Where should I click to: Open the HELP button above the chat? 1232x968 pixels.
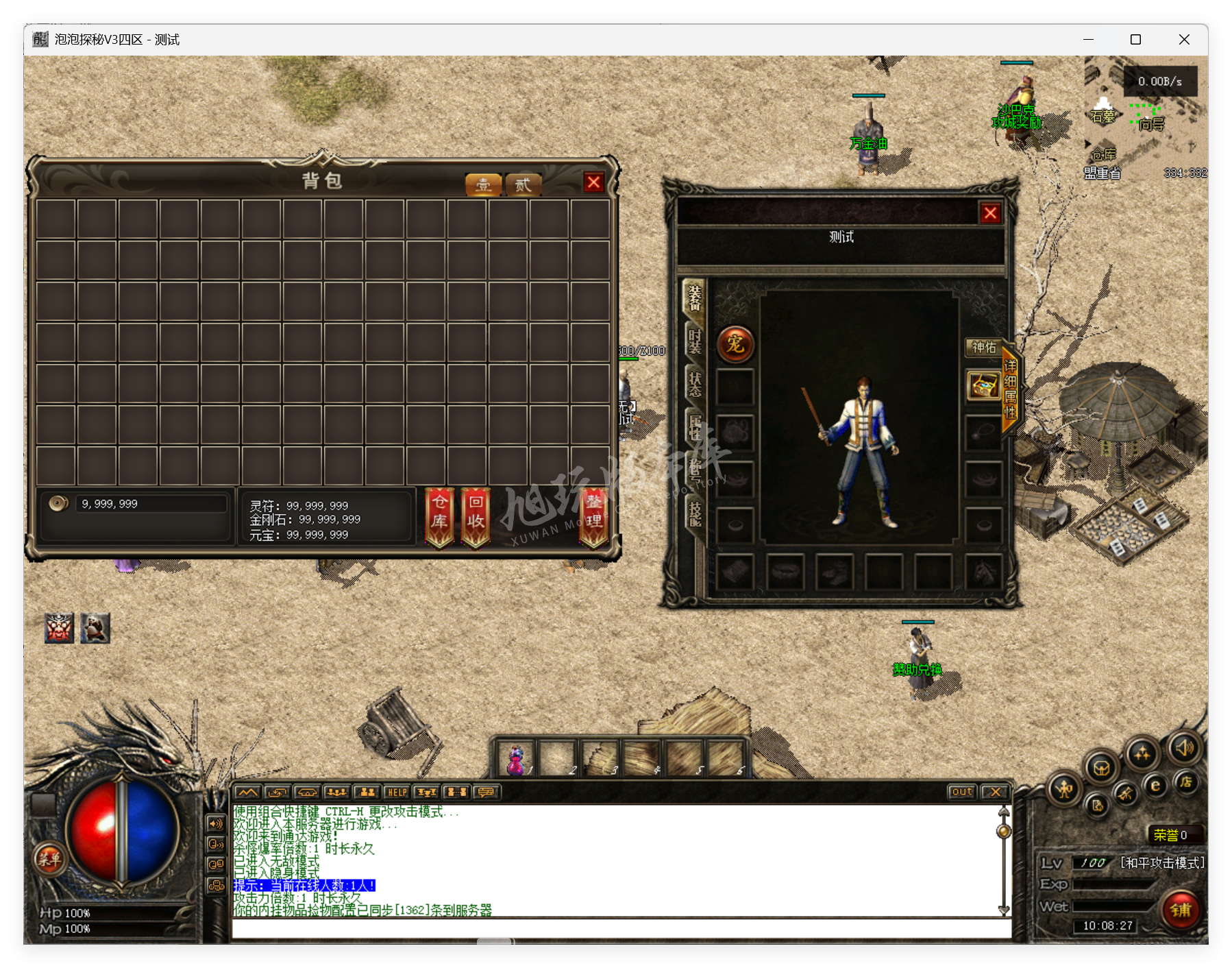397,792
